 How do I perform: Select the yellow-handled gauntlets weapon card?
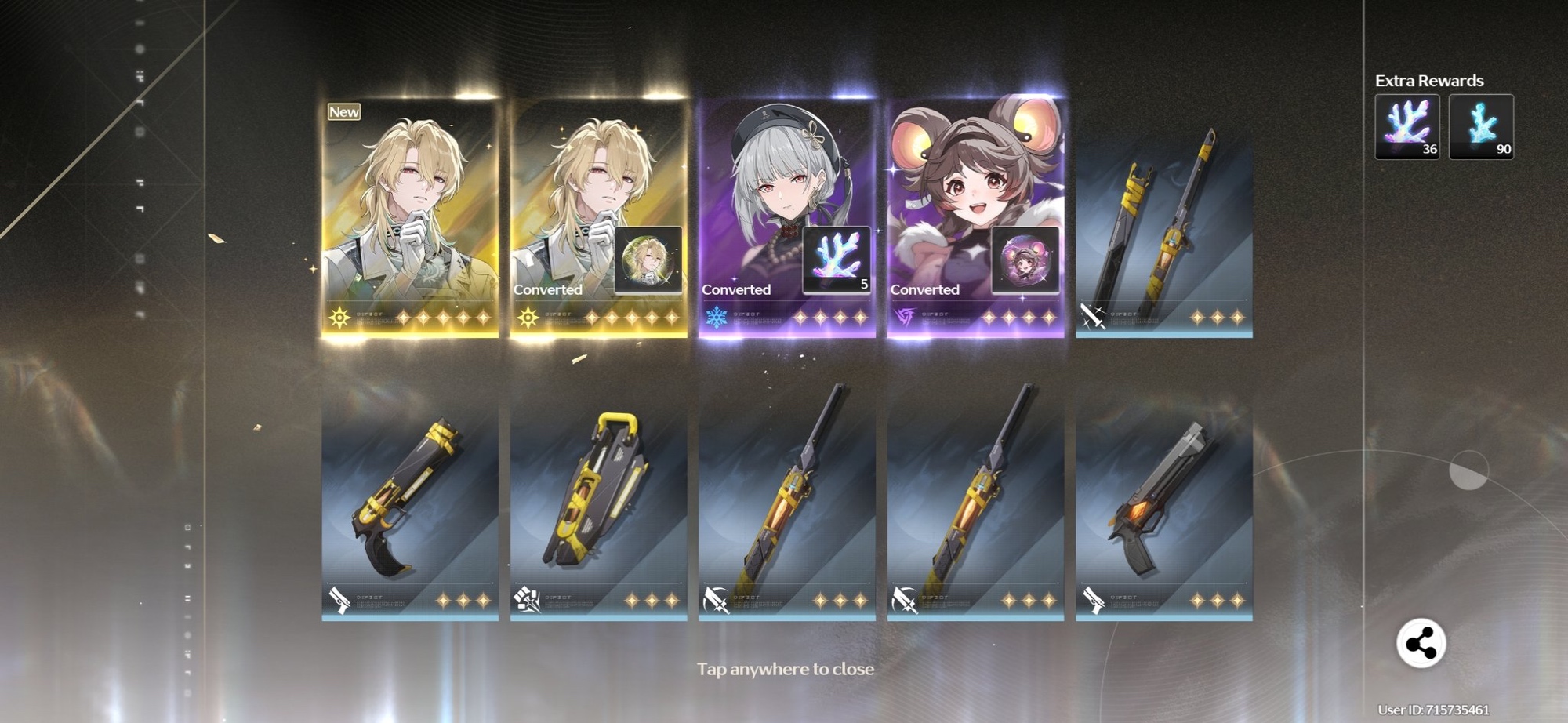pyautogui.click(x=598, y=502)
